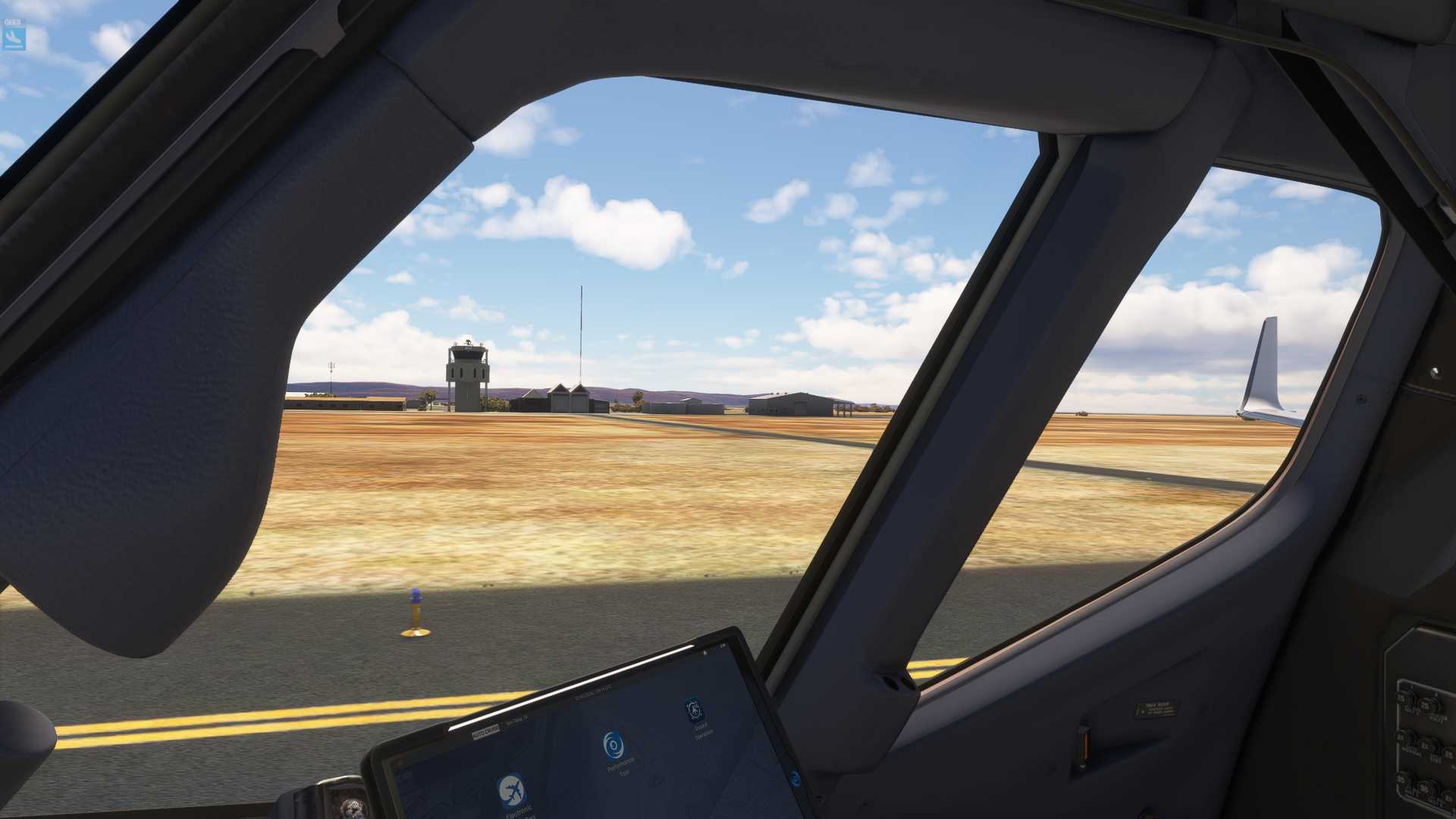Launch the Performance Tool on the tablet
This screenshot has width=1456, height=819.
[x=614, y=745]
